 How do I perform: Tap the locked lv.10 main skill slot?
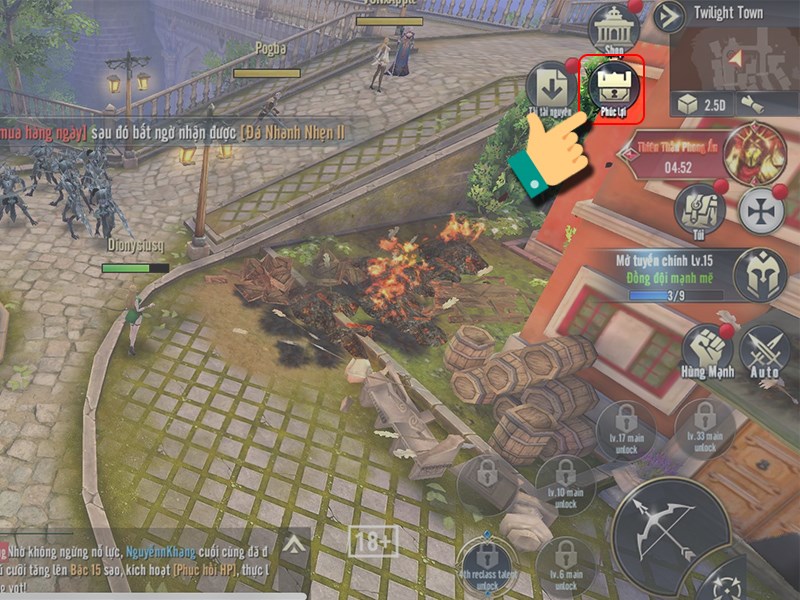pos(566,485)
